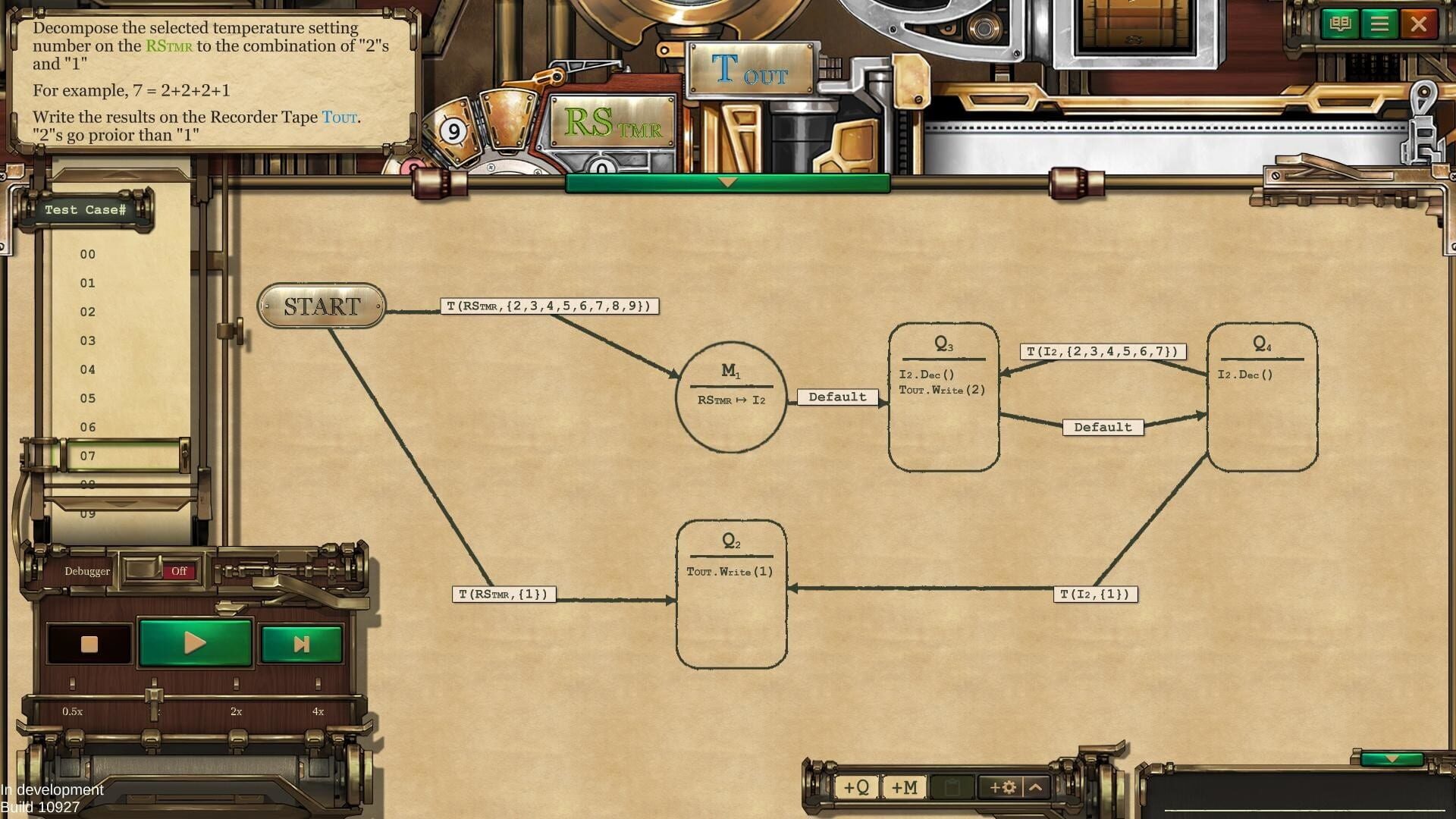Click the Test Case# header plate
The image size is (1456, 819).
click(87, 209)
